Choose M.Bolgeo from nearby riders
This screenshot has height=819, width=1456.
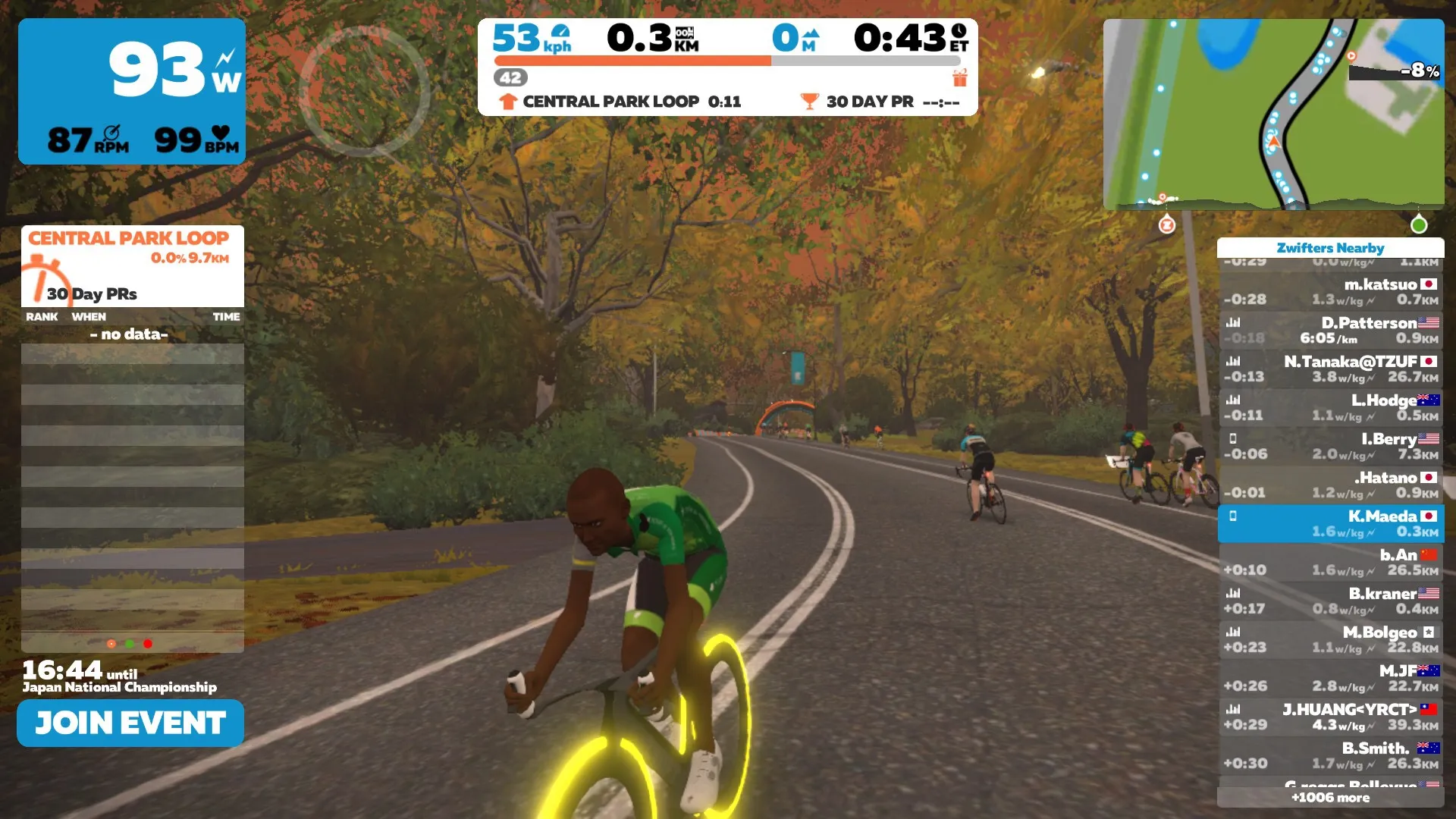[1331, 640]
